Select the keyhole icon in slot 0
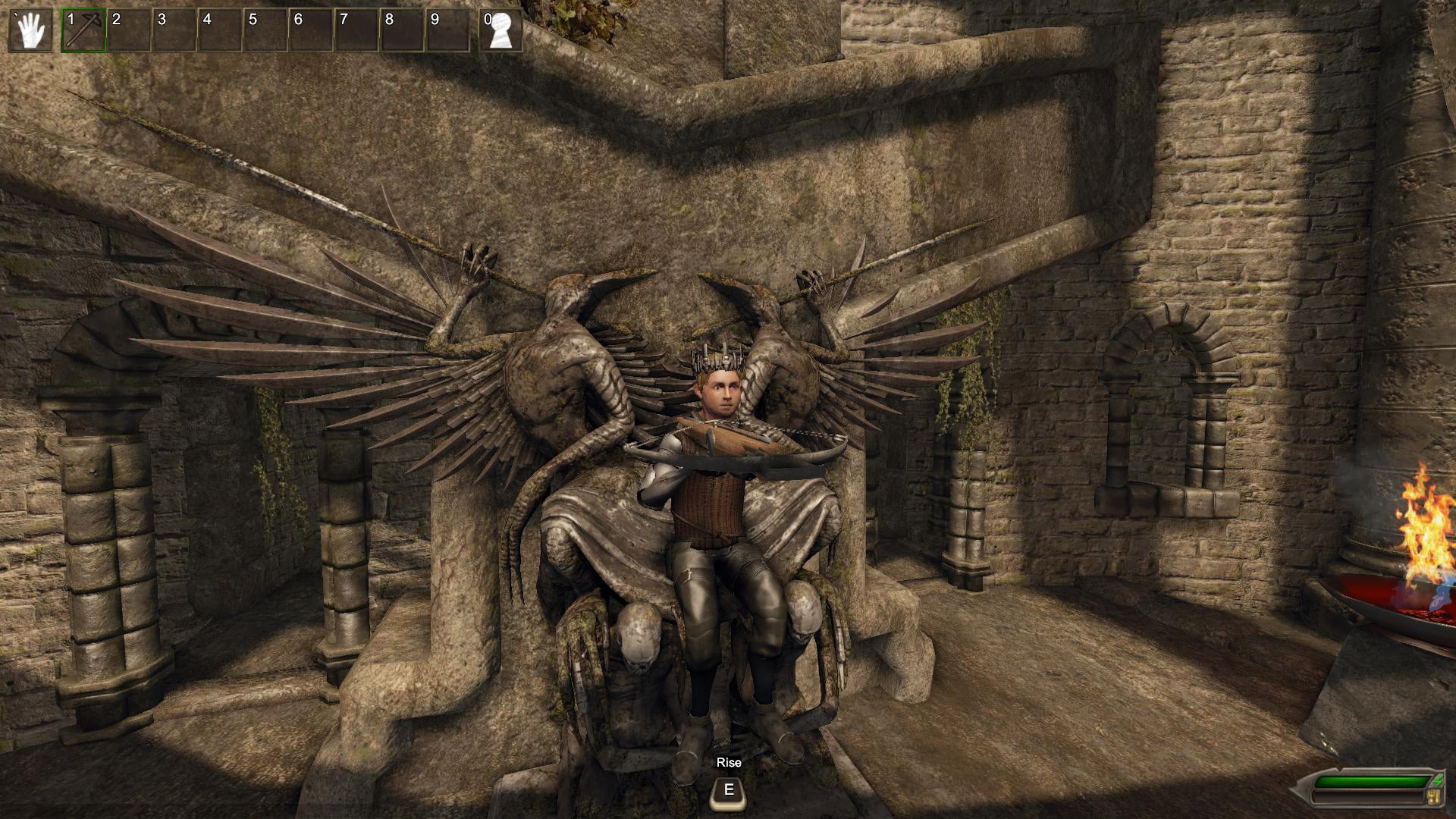The width and height of the screenshot is (1456, 819). pyautogui.click(x=500, y=30)
